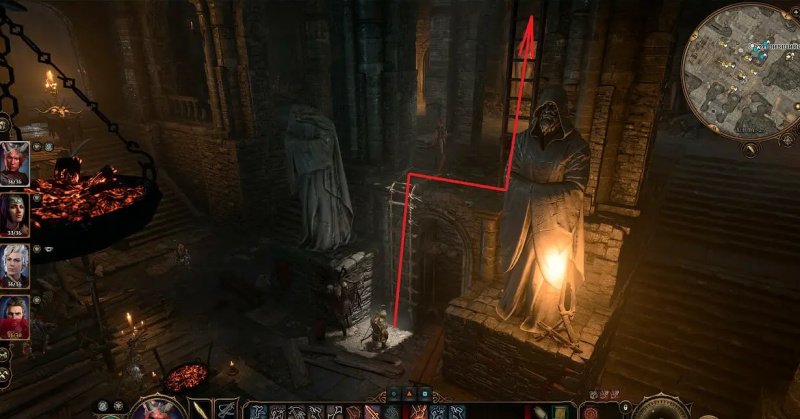Select the ranged bow weapon slot

pyautogui.click(x=227, y=409)
